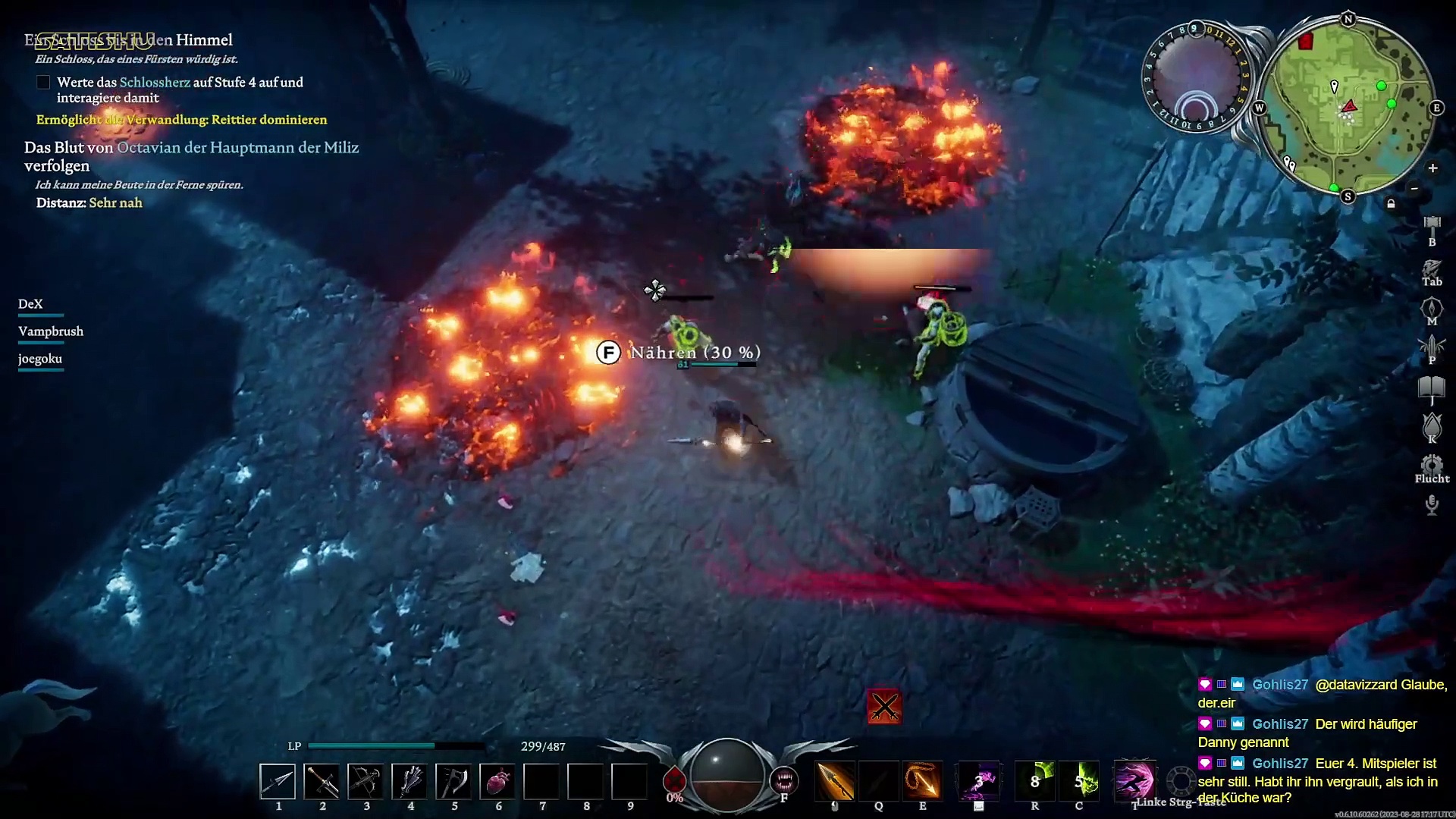The width and height of the screenshot is (1456, 819).
Task: Zoom in the minimap with plus button
Action: [1432, 168]
